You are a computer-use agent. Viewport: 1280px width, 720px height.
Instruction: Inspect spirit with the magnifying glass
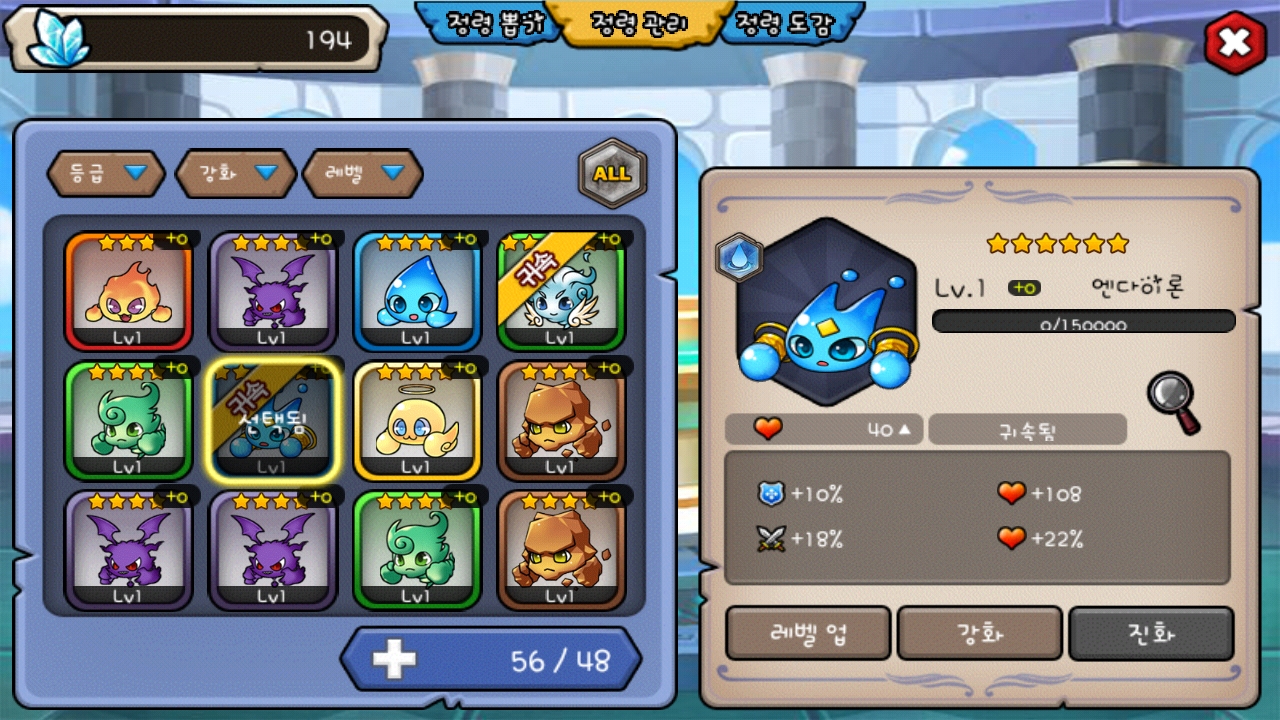[1173, 402]
